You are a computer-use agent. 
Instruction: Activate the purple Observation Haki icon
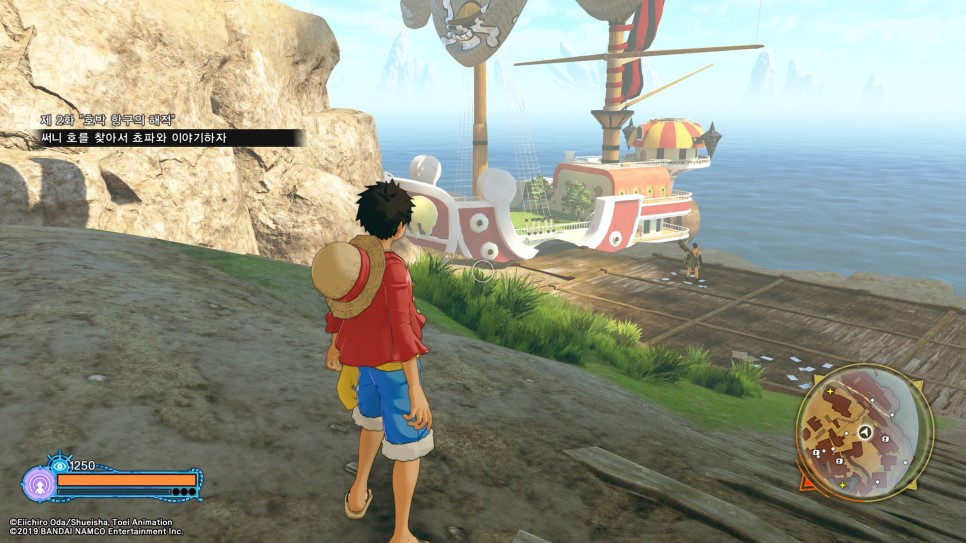coord(38,484)
